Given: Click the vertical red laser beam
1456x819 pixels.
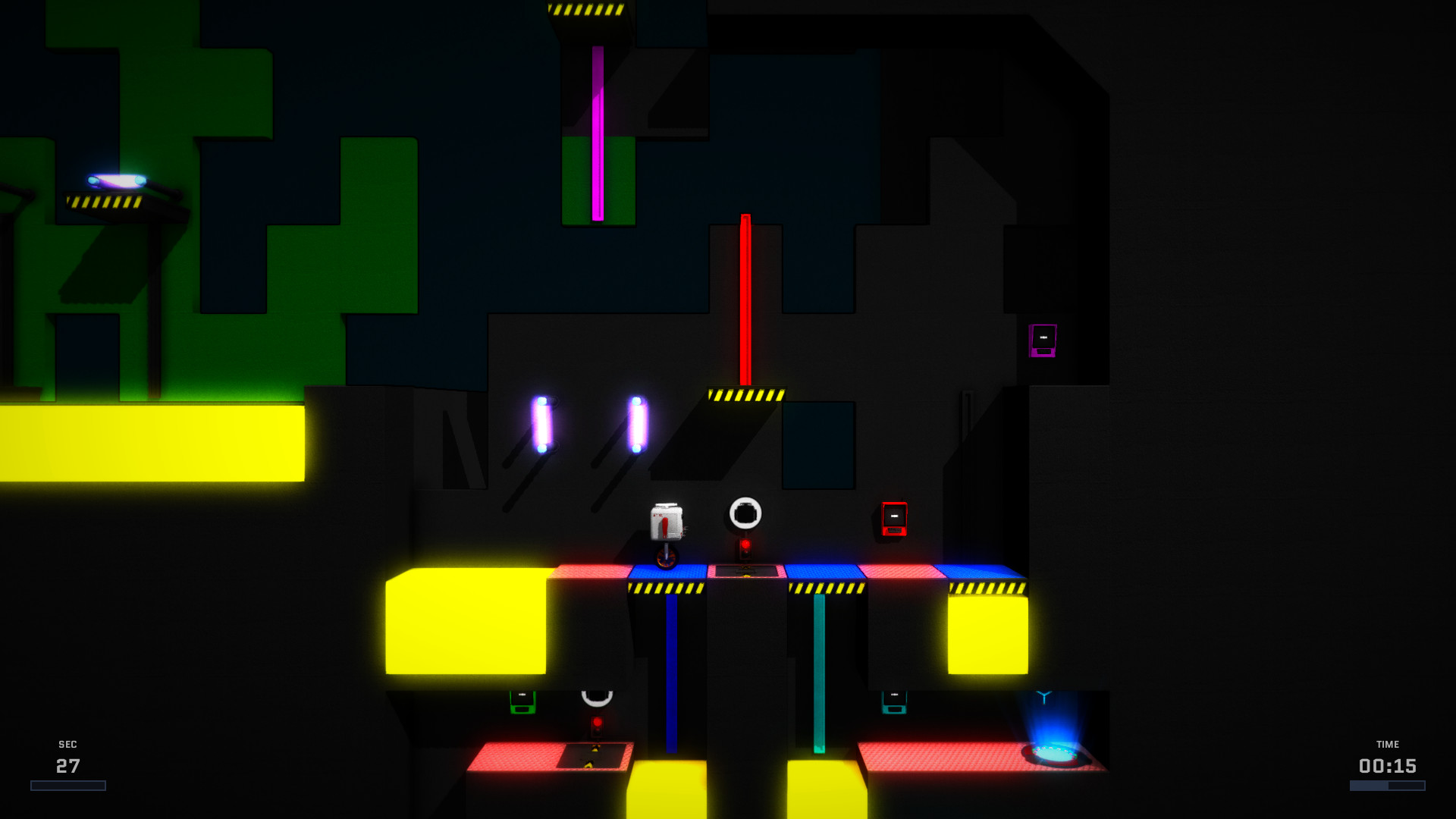Looking at the screenshot, I should (x=745, y=296).
